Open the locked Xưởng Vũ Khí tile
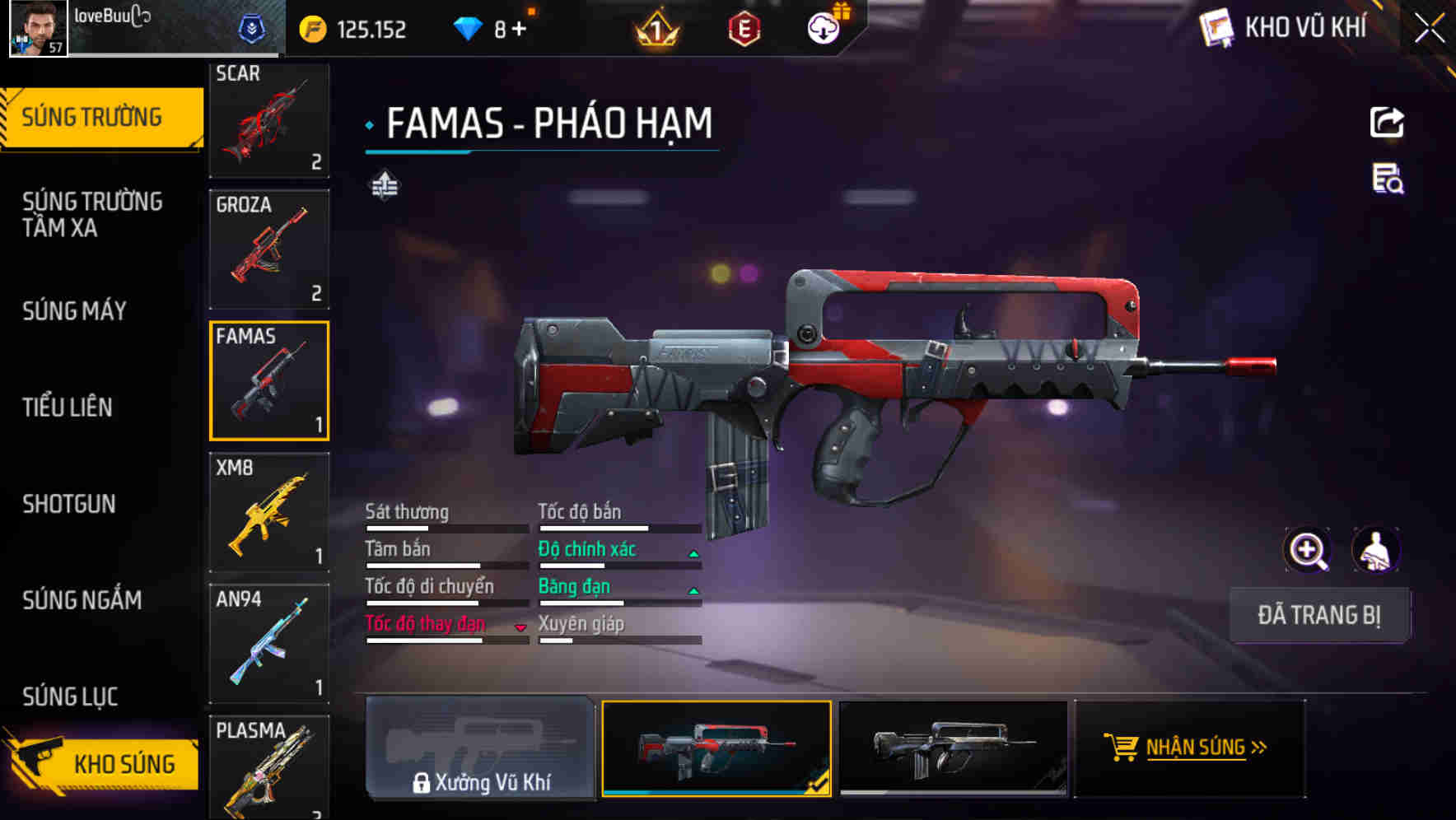This screenshot has height=820, width=1456. 480,748
